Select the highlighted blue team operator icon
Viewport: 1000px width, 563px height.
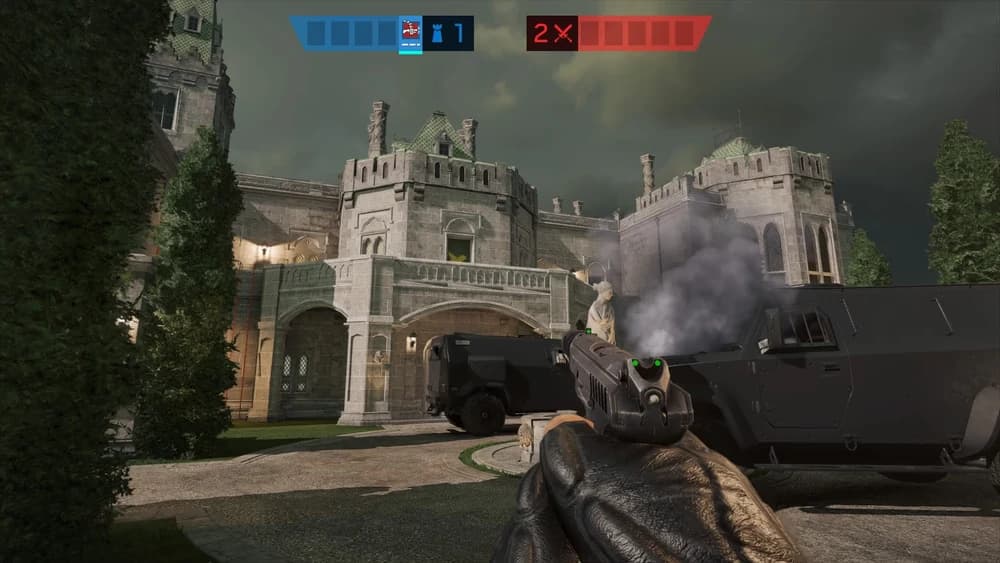pyautogui.click(x=410, y=33)
